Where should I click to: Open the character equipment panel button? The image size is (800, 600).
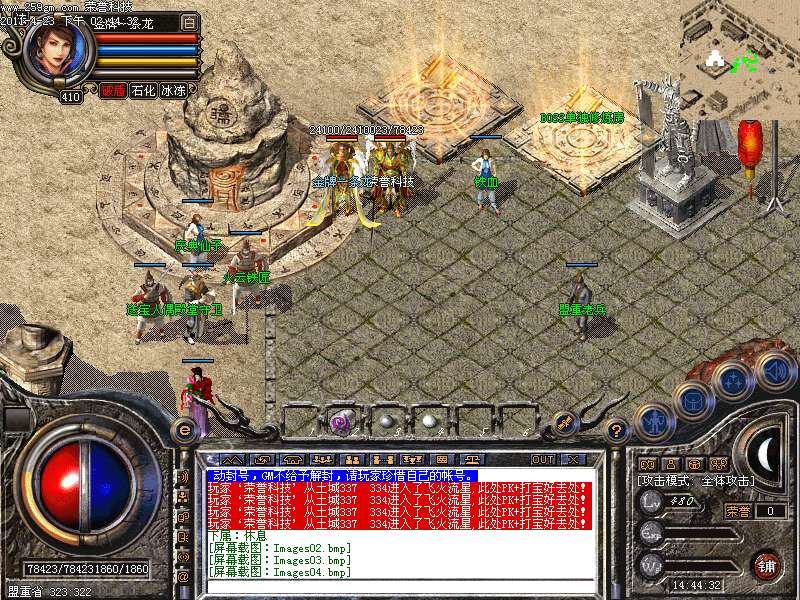(x=654, y=422)
